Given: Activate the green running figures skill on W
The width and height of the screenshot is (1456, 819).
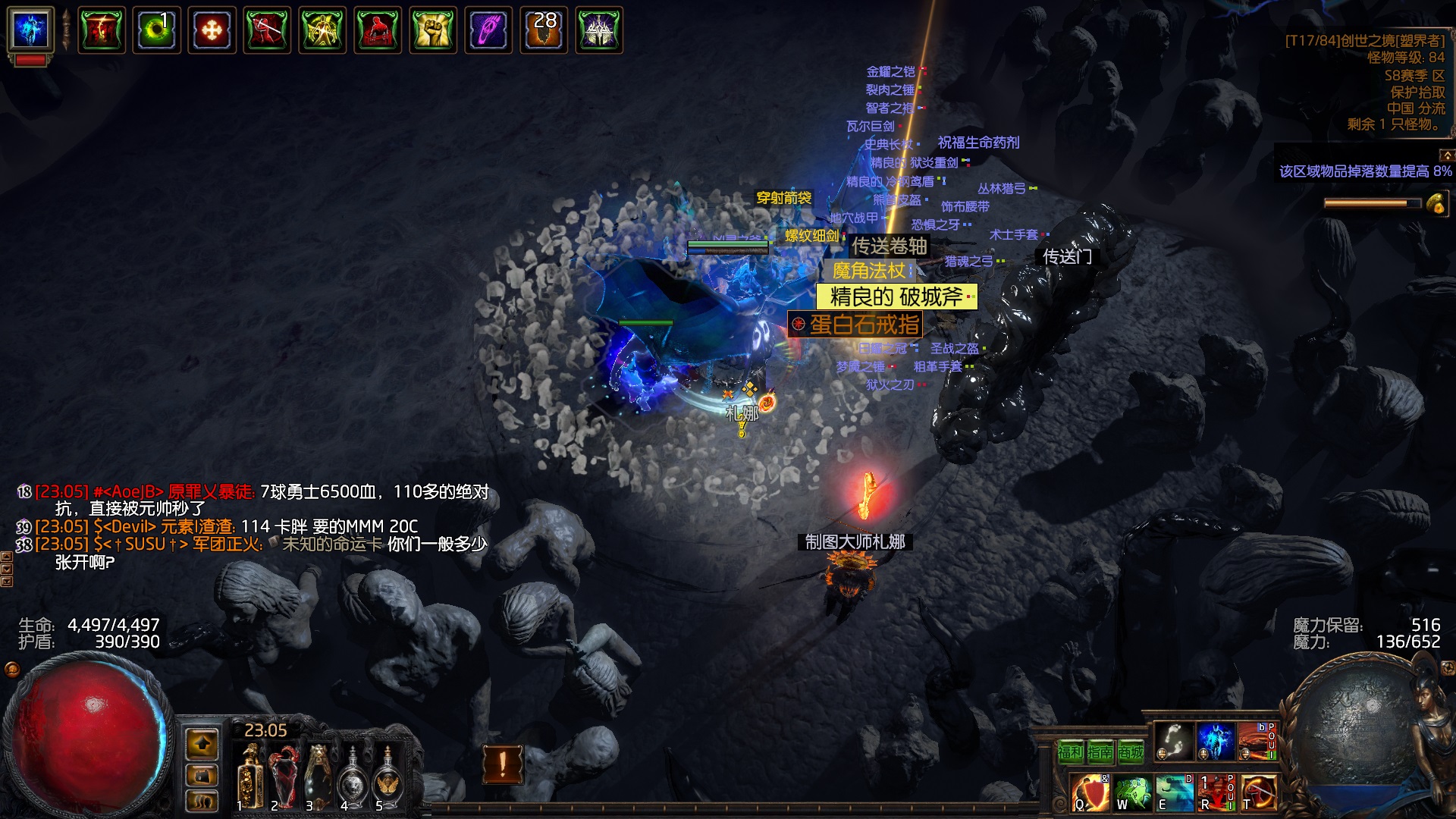Looking at the screenshot, I should pyautogui.click(x=1132, y=792).
